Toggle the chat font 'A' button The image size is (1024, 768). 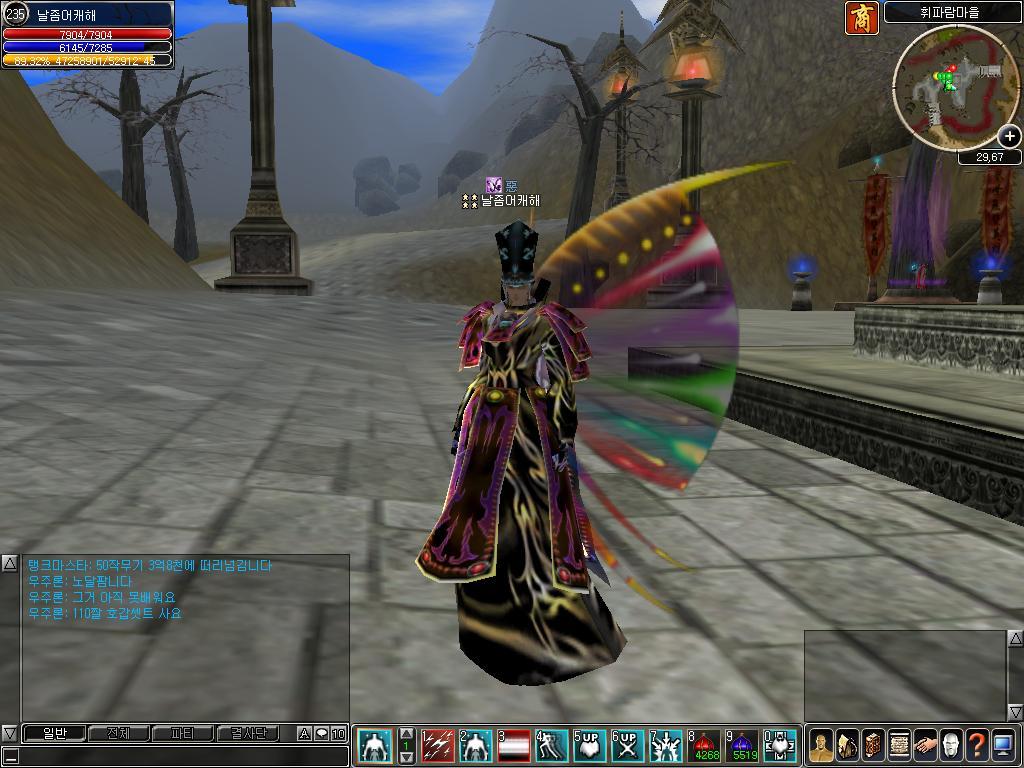pos(304,734)
